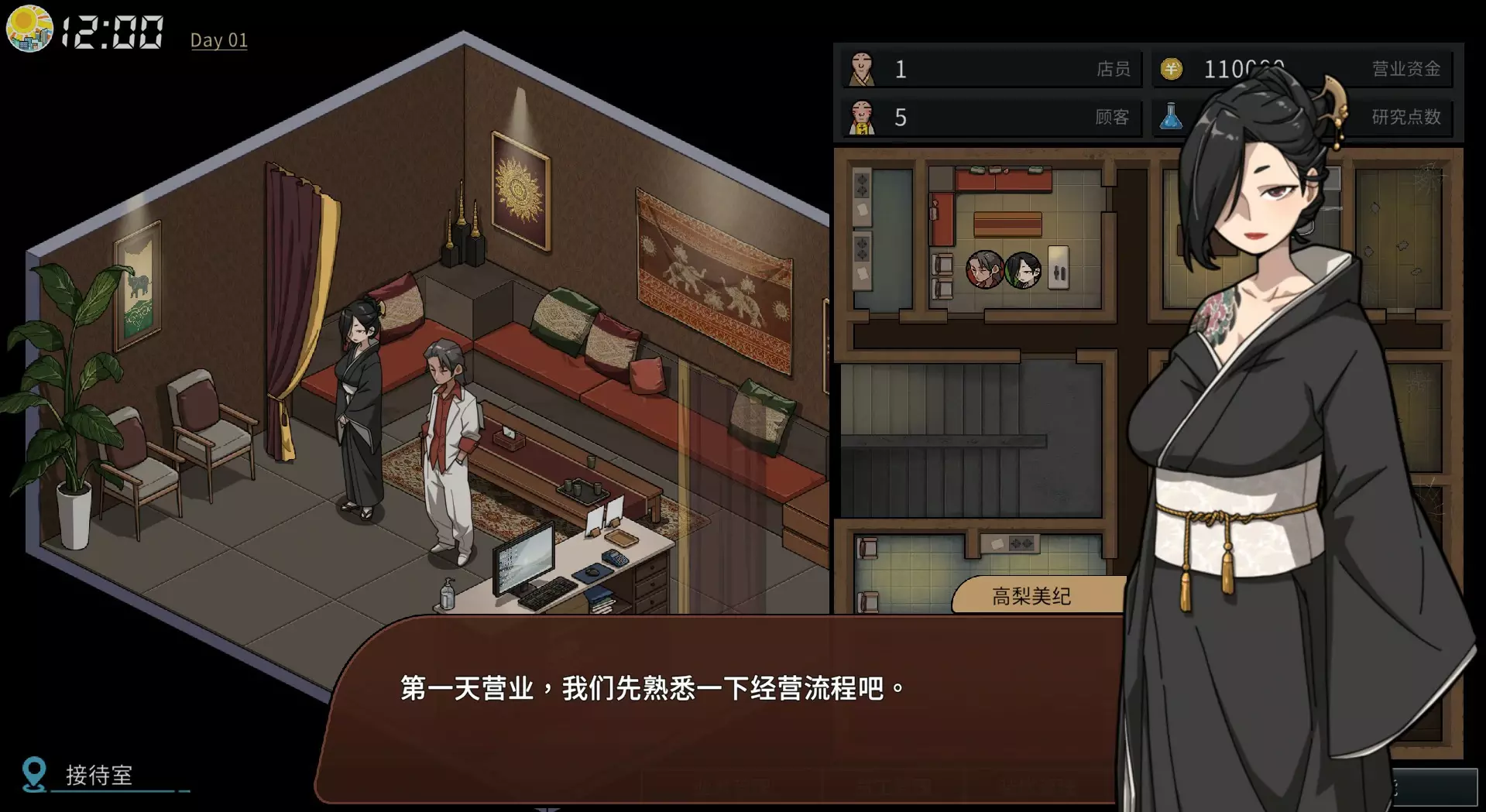Select the black-haired woman portrait on floor map
The width and height of the screenshot is (1486, 812).
click(1023, 270)
